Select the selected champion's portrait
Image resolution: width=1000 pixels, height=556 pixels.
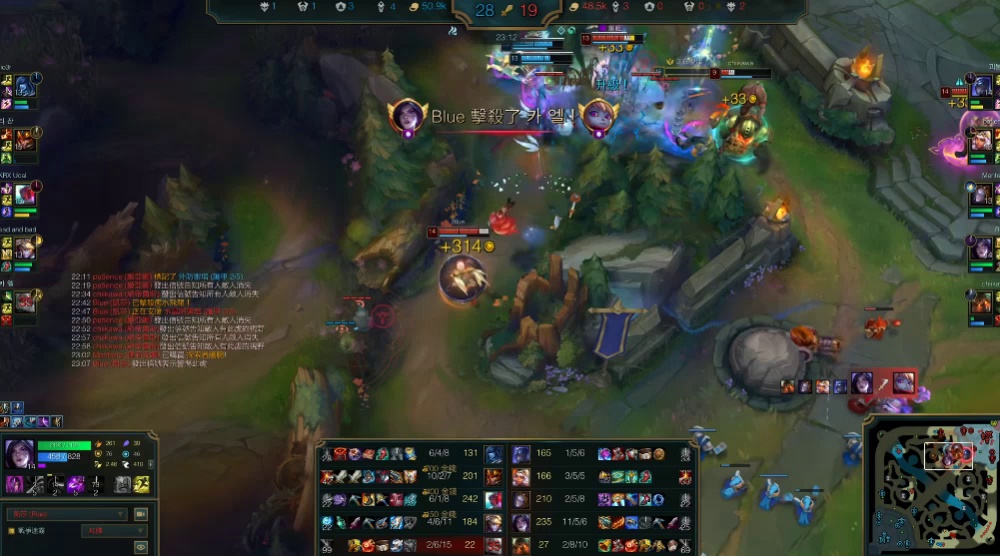click(x=20, y=455)
